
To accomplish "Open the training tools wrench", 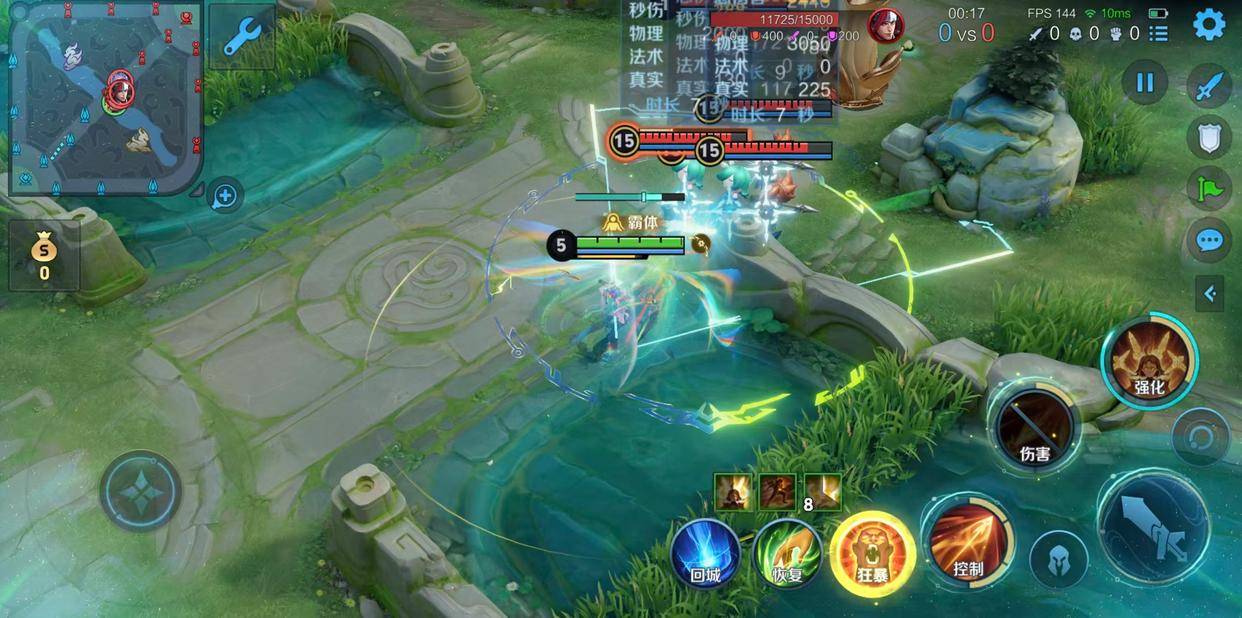I will click(242, 37).
